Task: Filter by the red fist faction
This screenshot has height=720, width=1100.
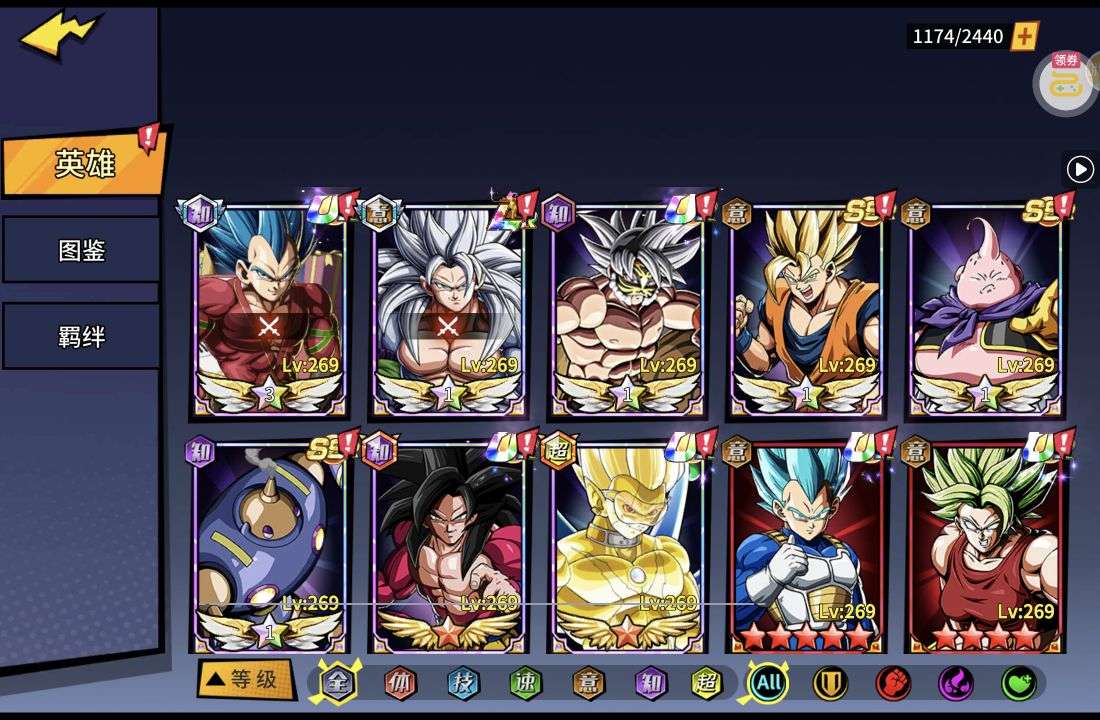Action: pos(893,683)
